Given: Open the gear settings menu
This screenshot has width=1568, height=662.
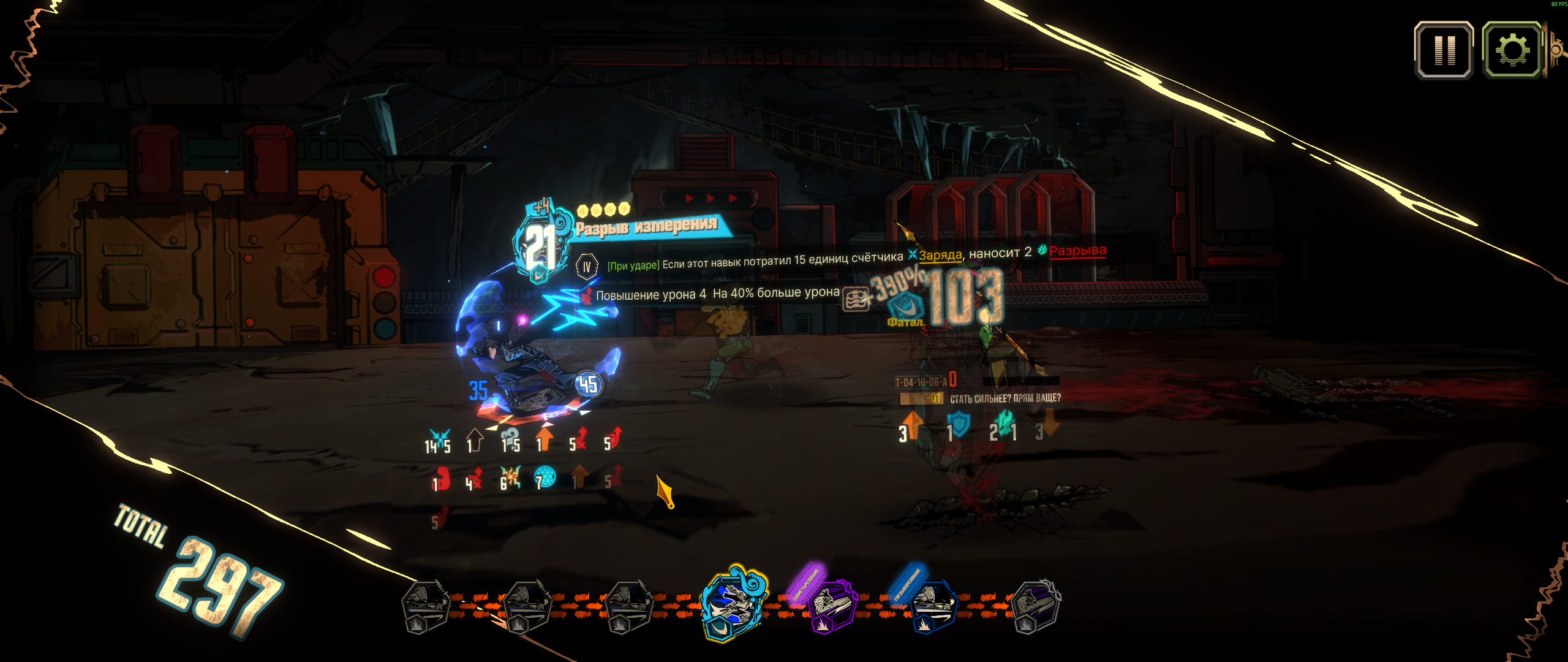Looking at the screenshot, I should click(x=1512, y=50).
